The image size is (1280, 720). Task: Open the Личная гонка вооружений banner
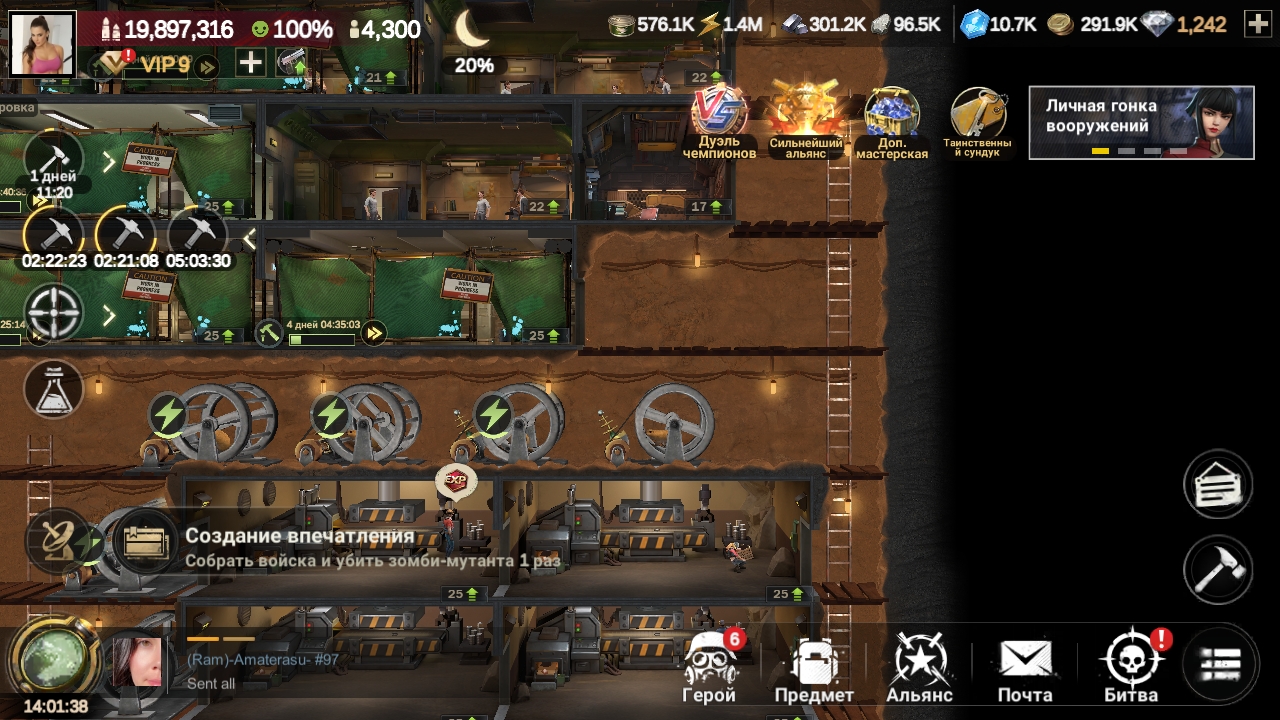pyautogui.click(x=1141, y=122)
